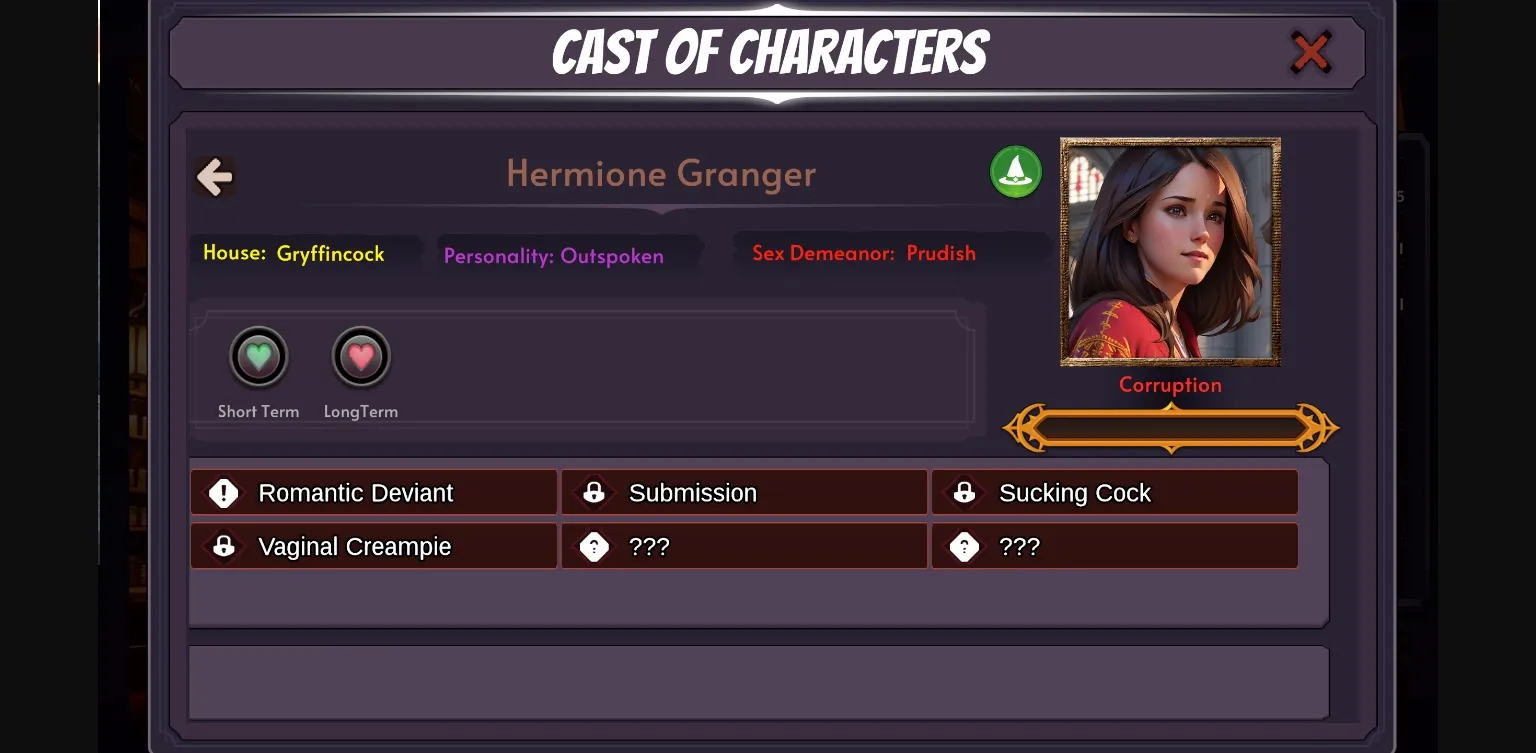Click the exclamation icon on Romantic Deviant

point(223,492)
